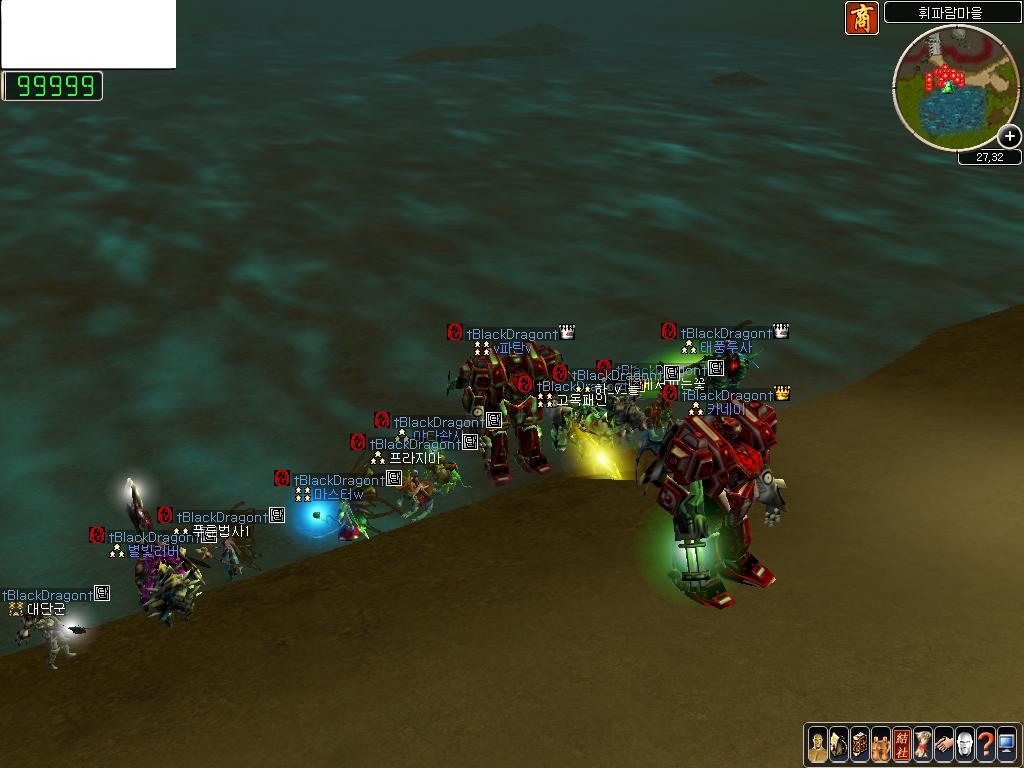1024x768 pixels.
Task: Click the red 商 merchant icon
Action: pyautogui.click(x=861, y=18)
